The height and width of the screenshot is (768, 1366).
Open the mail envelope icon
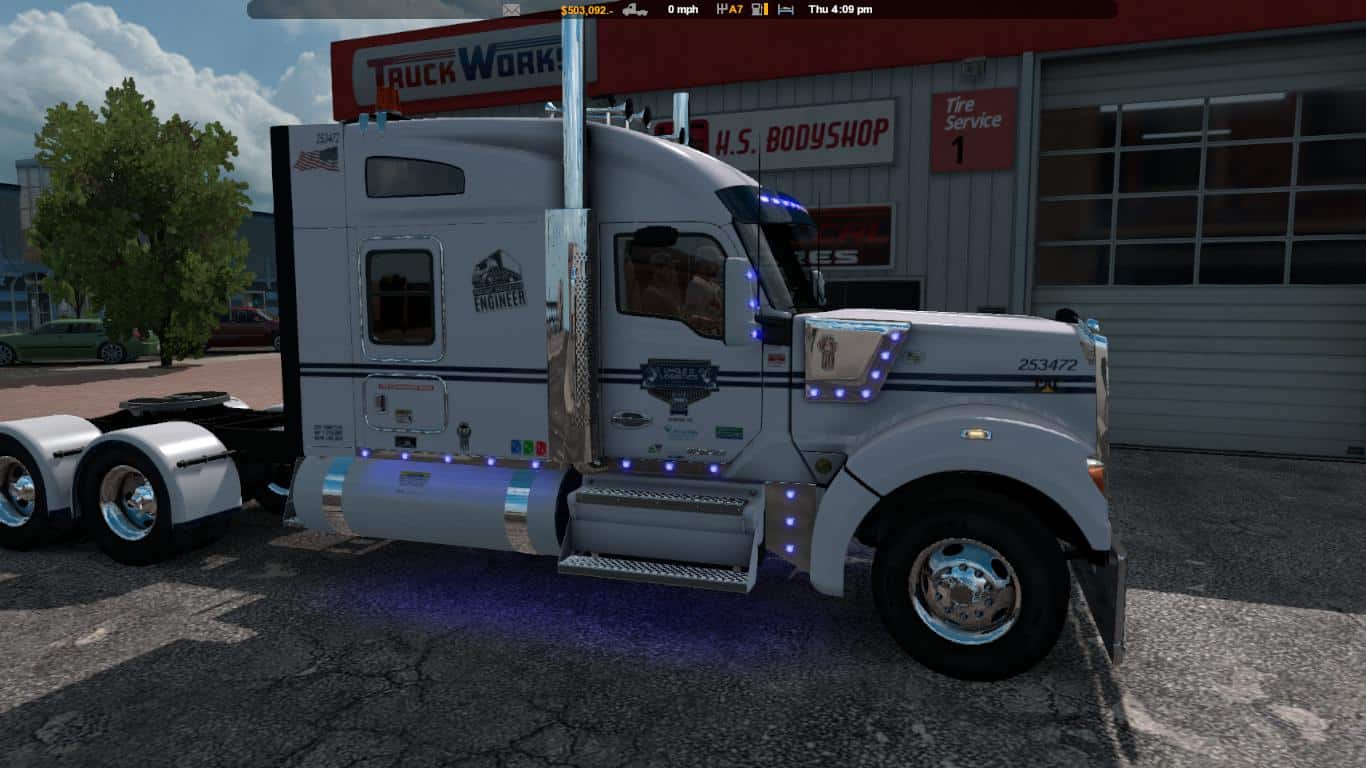(511, 9)
